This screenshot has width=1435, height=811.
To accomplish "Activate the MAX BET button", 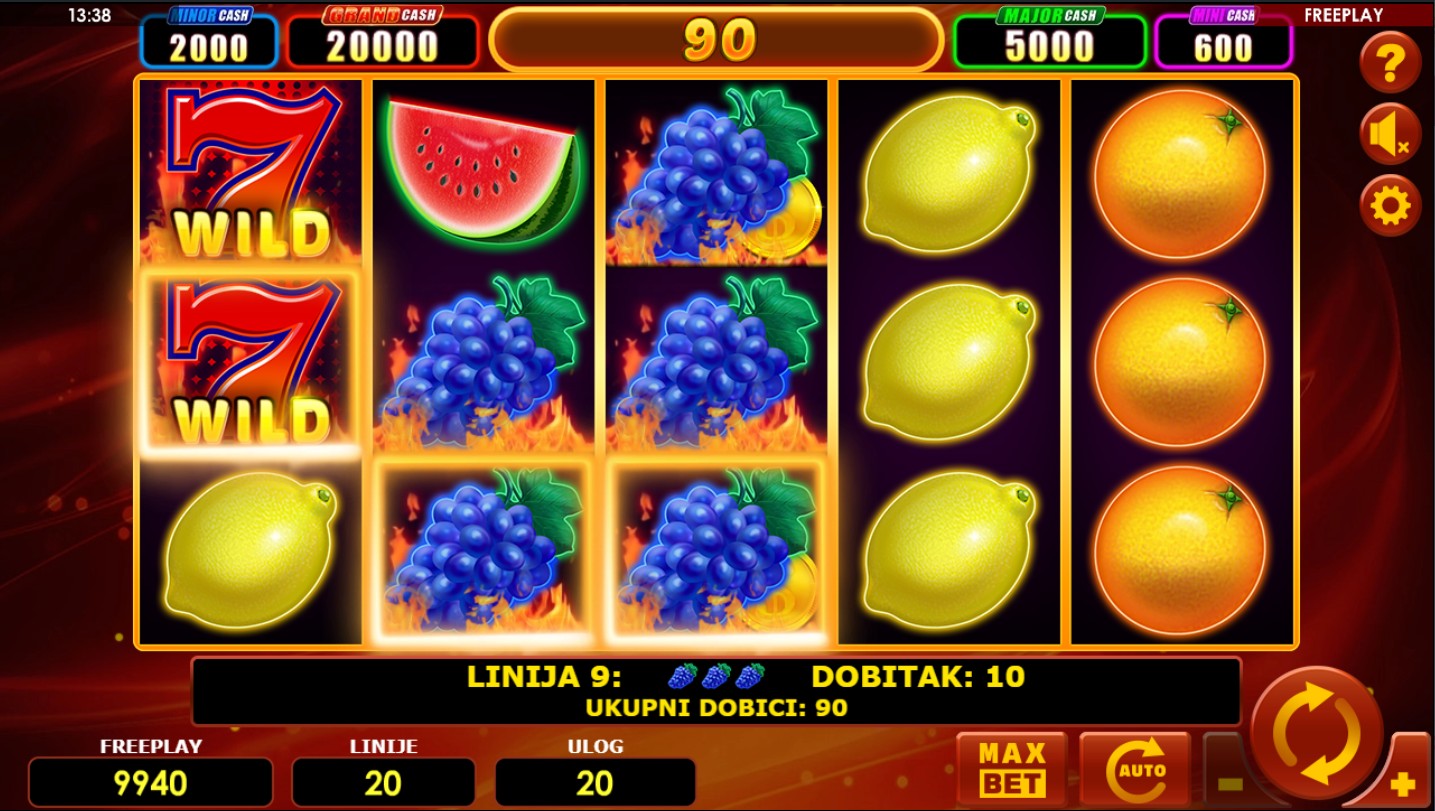I will coord(1011,769).
